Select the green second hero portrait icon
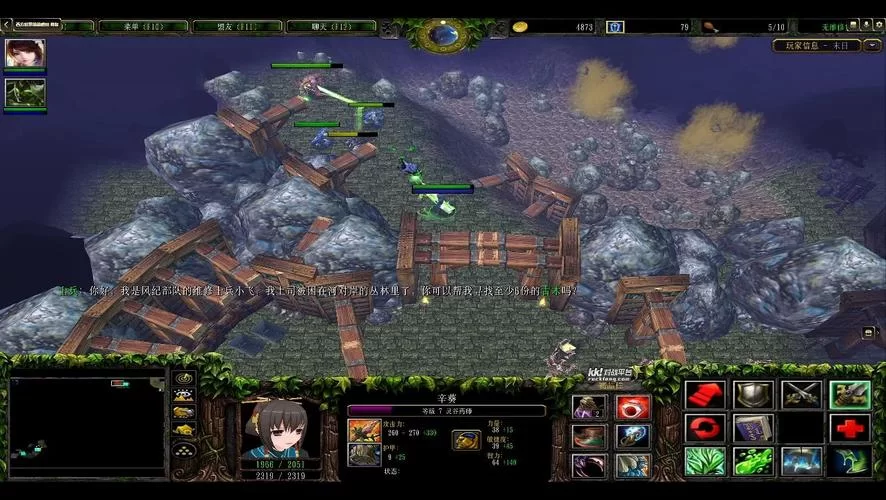886x500 pixels. pyautogui.click(x=24, y=93)
